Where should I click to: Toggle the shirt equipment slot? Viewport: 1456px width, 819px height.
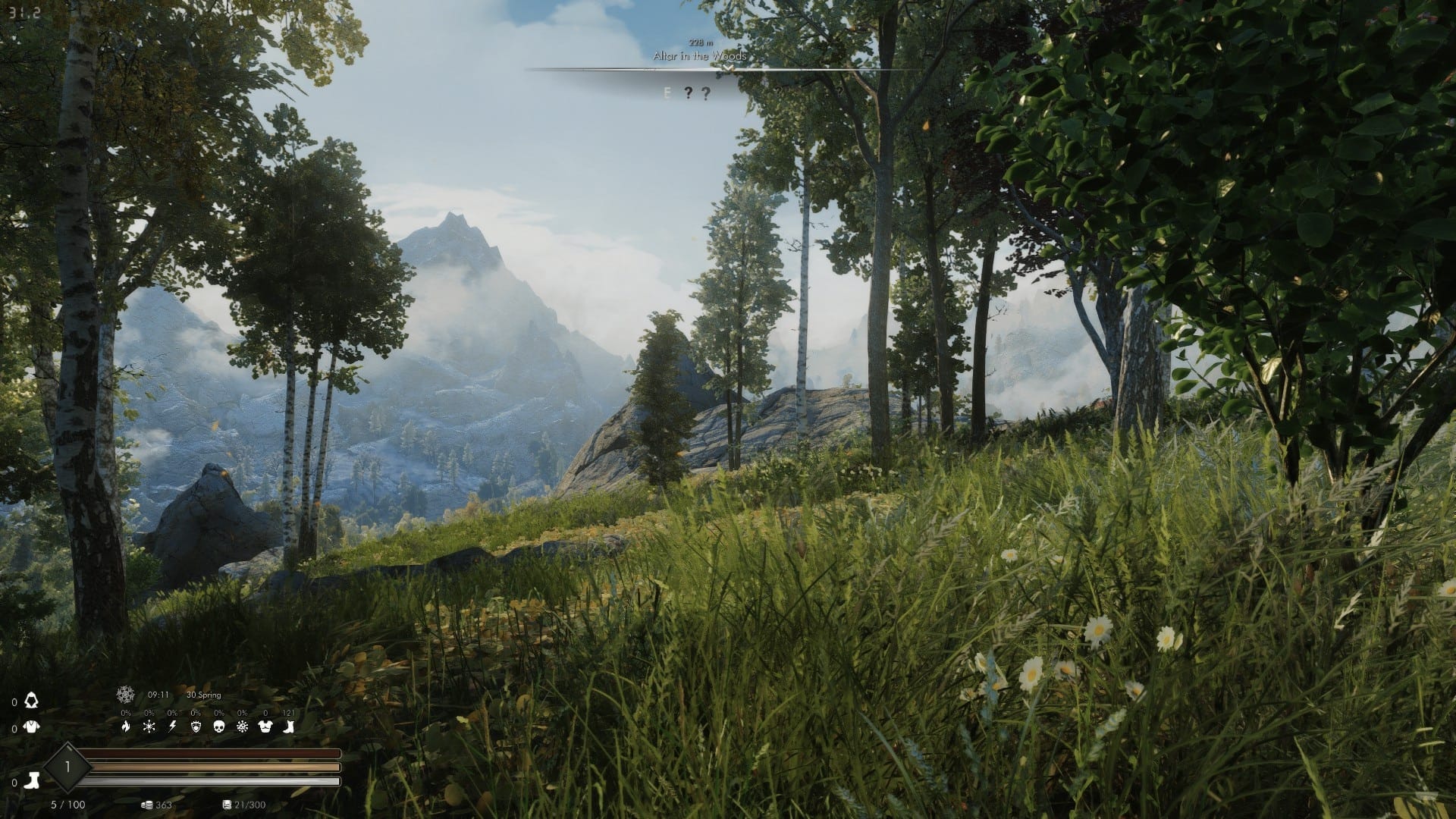pyautogui.click(x=30, y=727)
